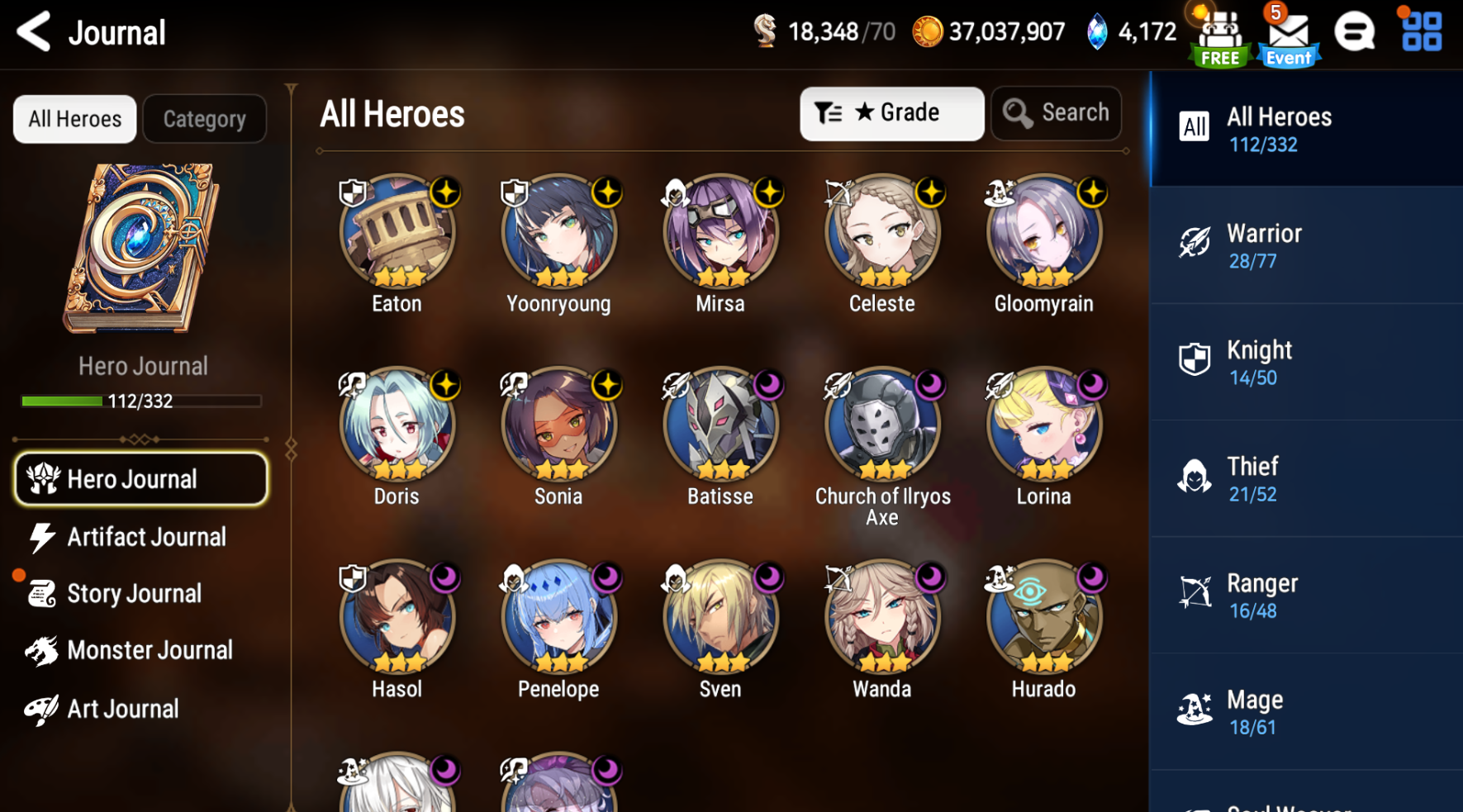
Task: Open the STOVE community icon
Action: [1355, 33]
